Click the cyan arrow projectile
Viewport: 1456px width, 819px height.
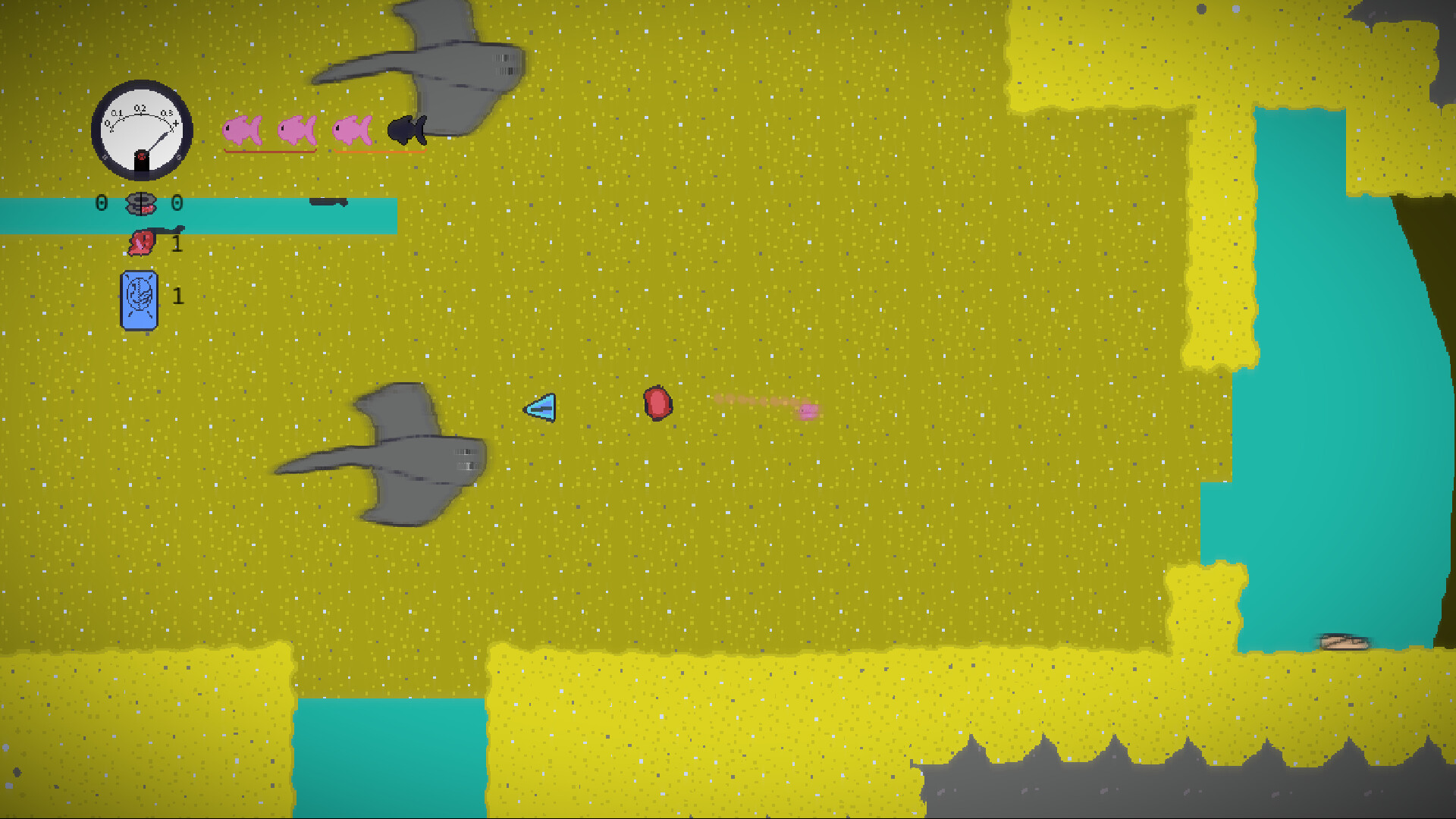(x=540, y=409)
